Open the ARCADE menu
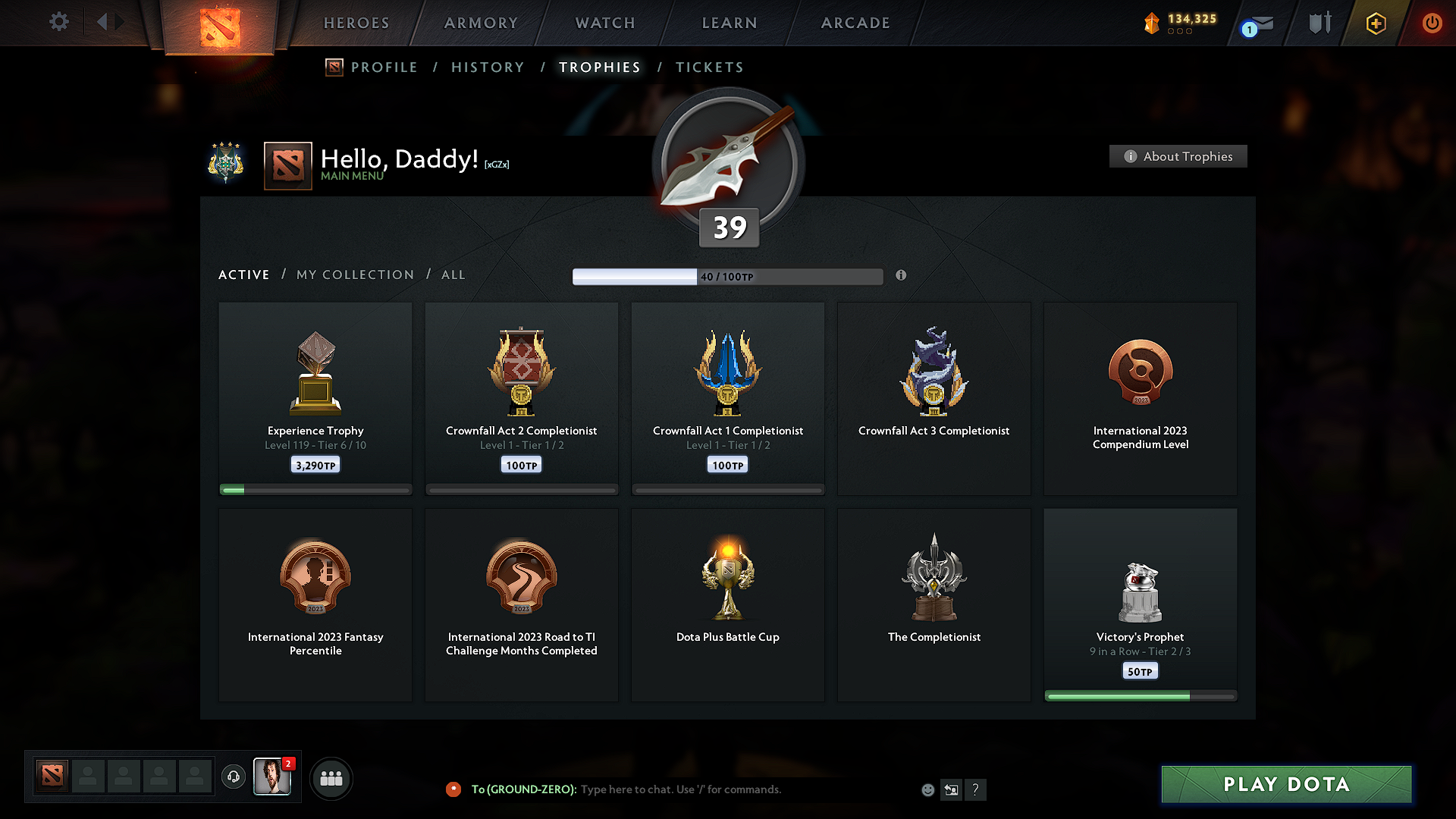The height and width of the screenshot is (819, 1456). [x=855, y=23]
